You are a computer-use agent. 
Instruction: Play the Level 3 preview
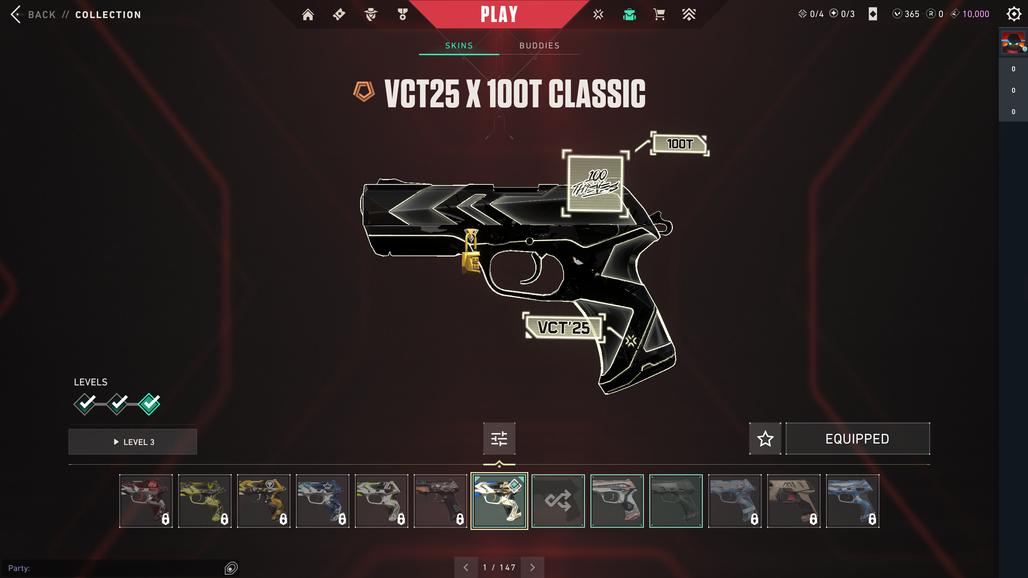tap(133, 442)
